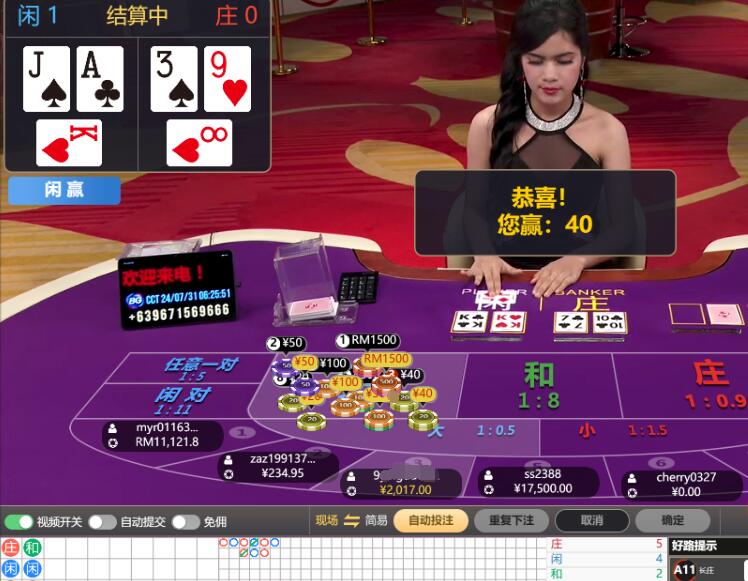Switch view with the 现场/简易 swap arrows
The width and height of the screenshot is (748, 581).
click(351, 520)
